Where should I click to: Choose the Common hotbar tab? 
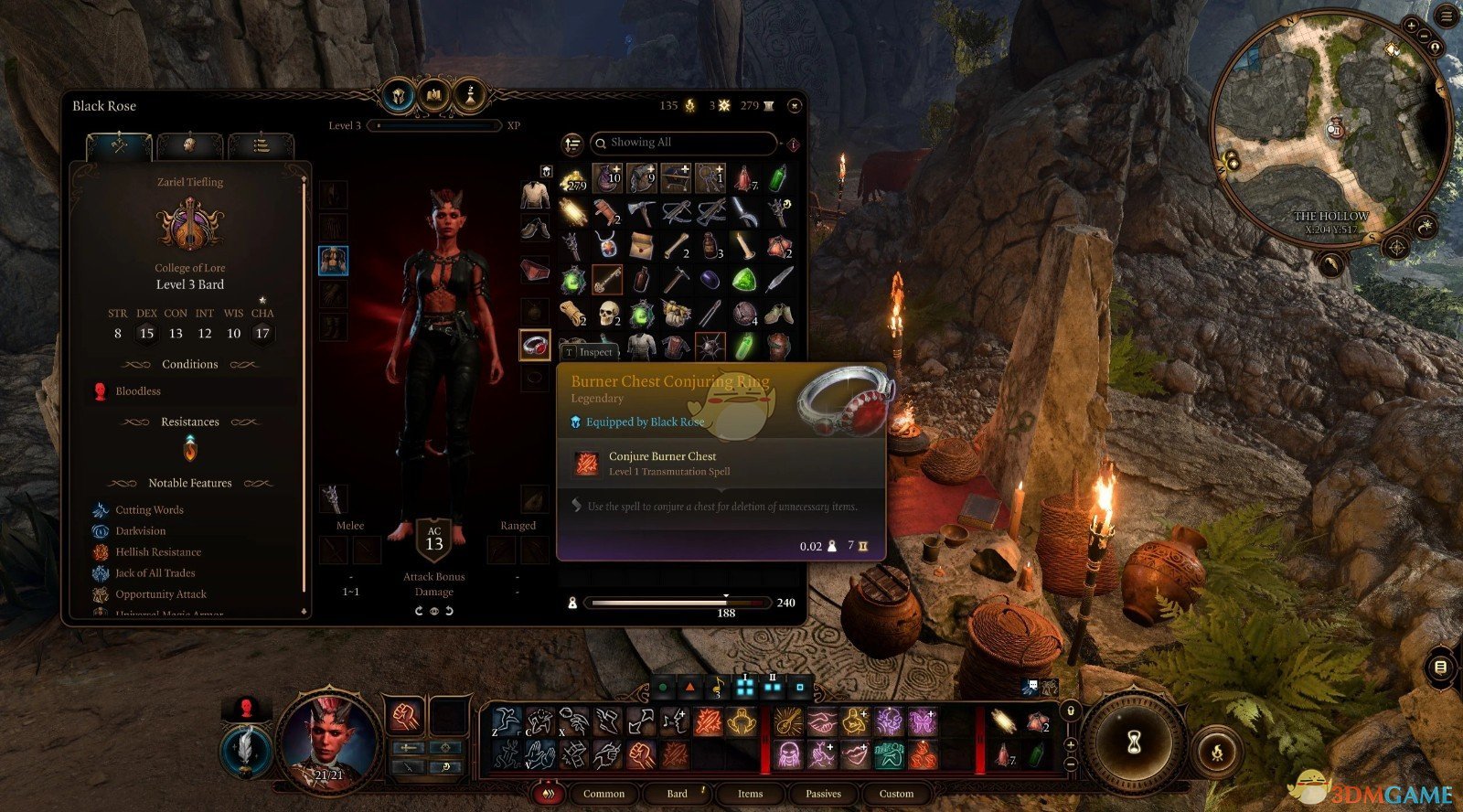pyautogui.click(x=603, y=794)
